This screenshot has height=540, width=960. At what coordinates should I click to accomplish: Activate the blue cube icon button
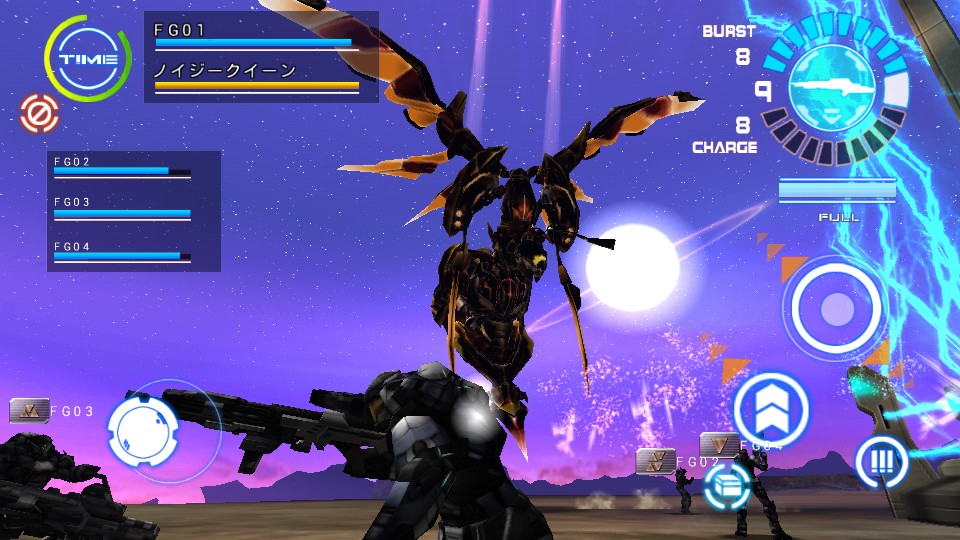pos(727,487)
